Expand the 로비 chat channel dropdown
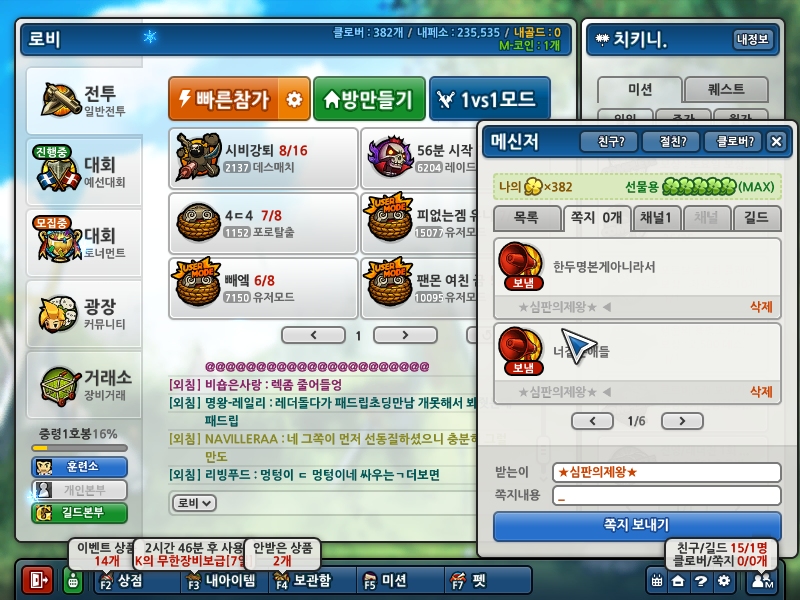The width and height of the screenshot is (800, 600). [x=194, y=503]
